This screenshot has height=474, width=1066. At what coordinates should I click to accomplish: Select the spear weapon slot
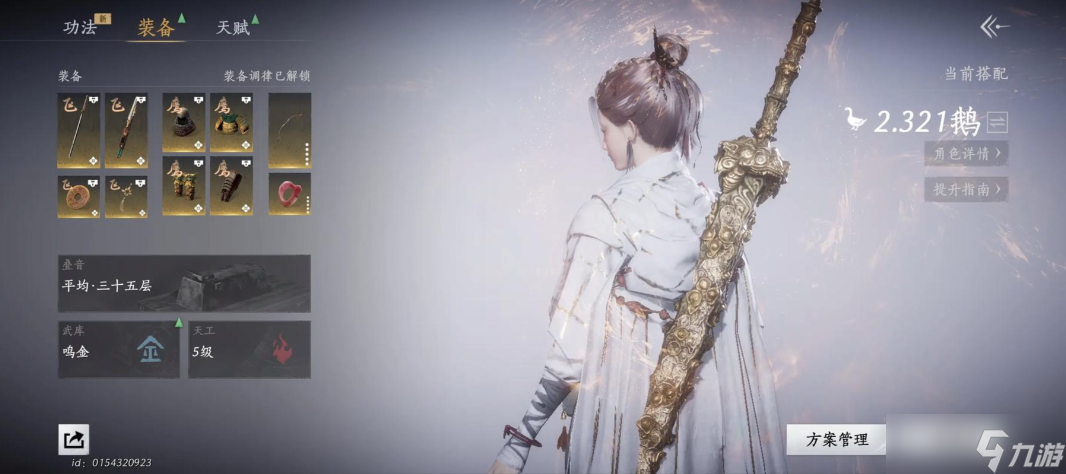pyautogui.click(x=79, y=130)
